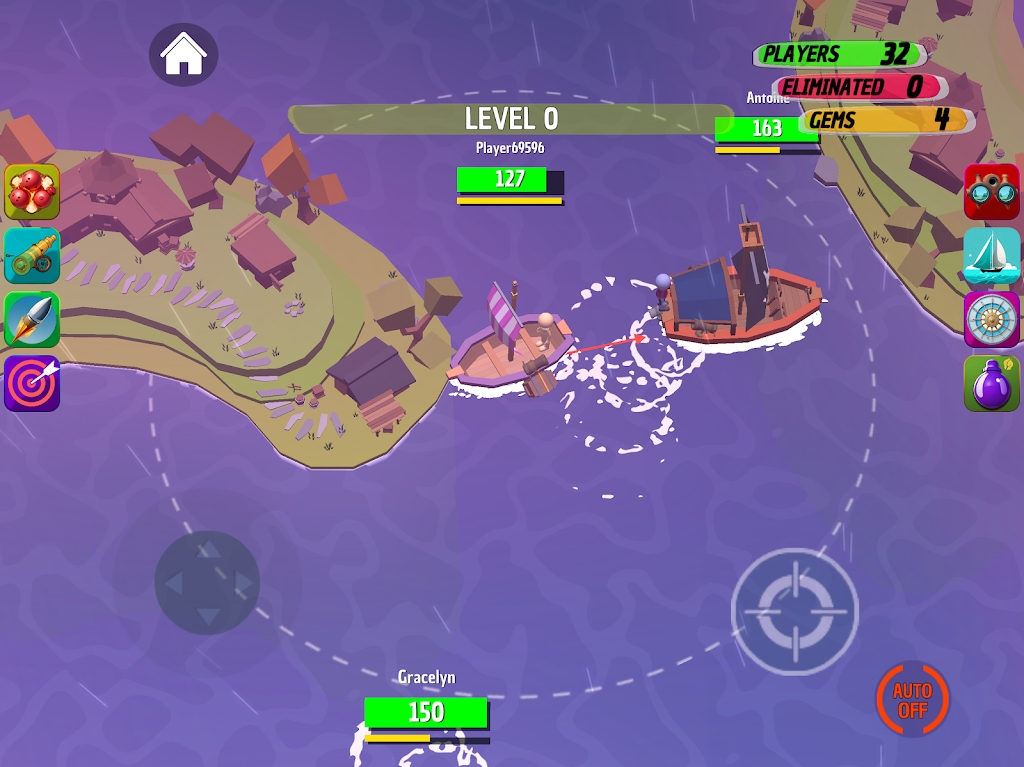The height and width of the screenshot is (767, 1024).
Task: Activate the ship's wheel icon
Action: pos(991,319)
